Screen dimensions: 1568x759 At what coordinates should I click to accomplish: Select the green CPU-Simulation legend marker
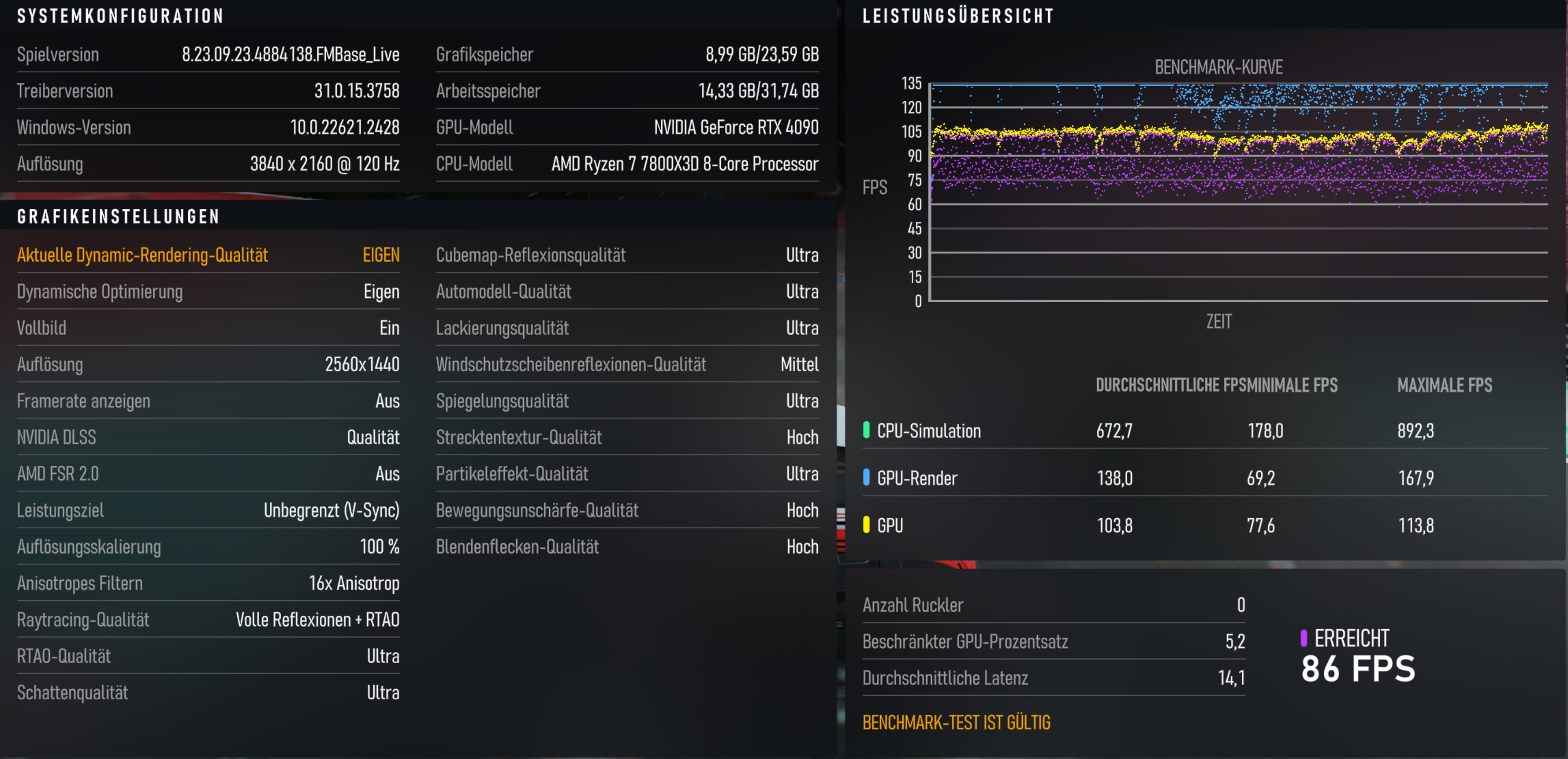coord(867,431)
